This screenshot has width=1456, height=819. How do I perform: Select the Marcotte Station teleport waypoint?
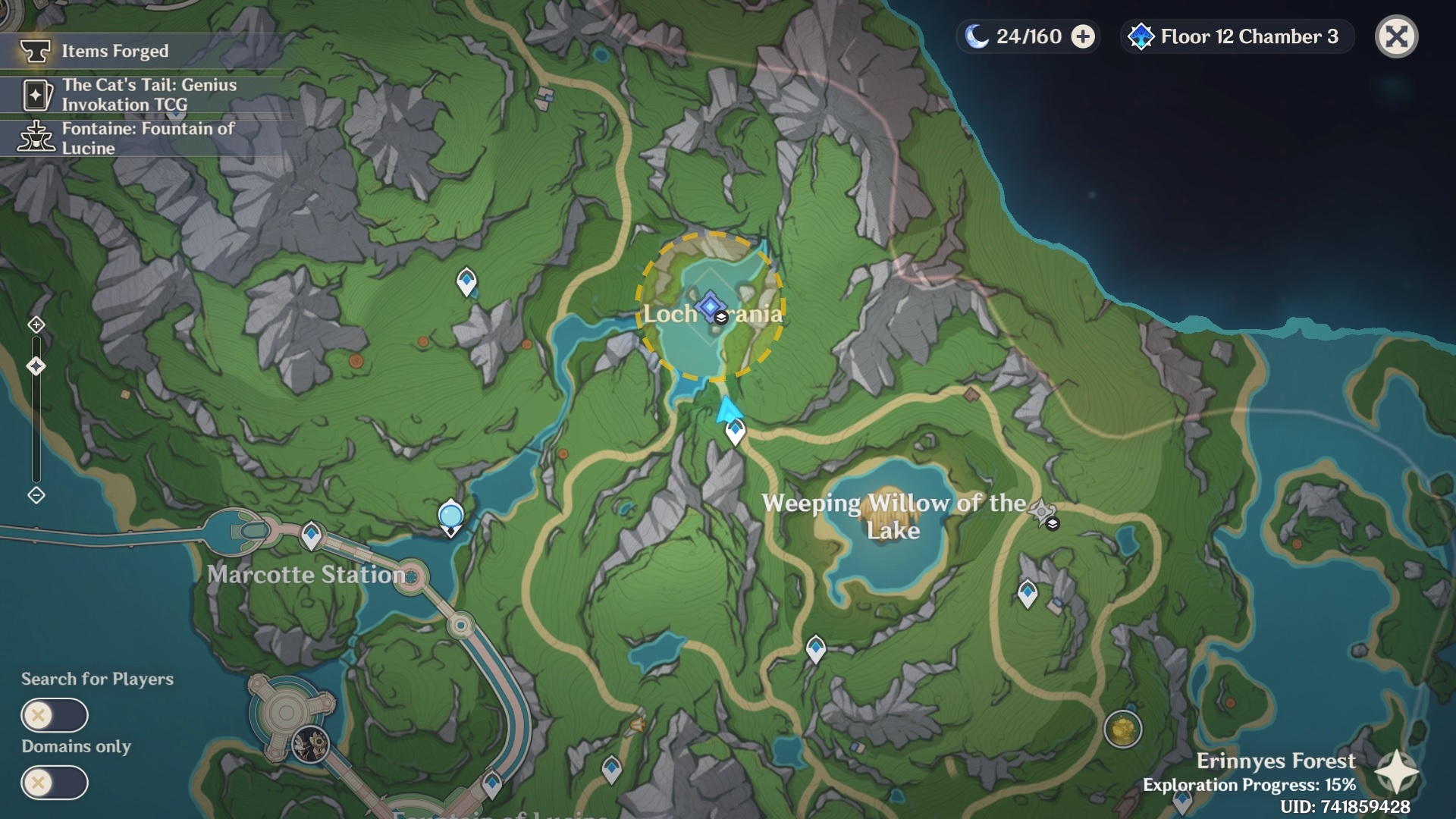(x=311, y=535)
